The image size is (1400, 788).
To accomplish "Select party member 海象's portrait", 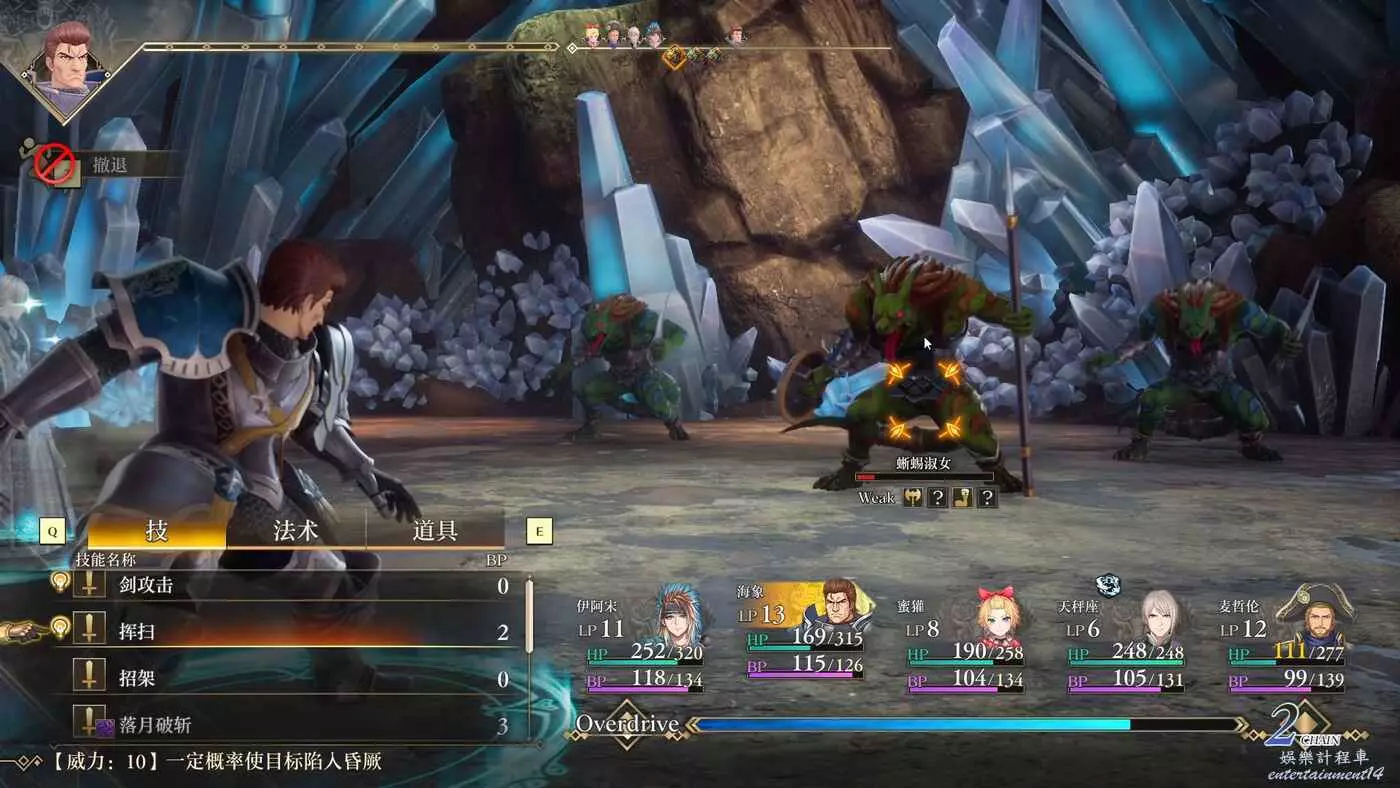I will coord(836,608).
